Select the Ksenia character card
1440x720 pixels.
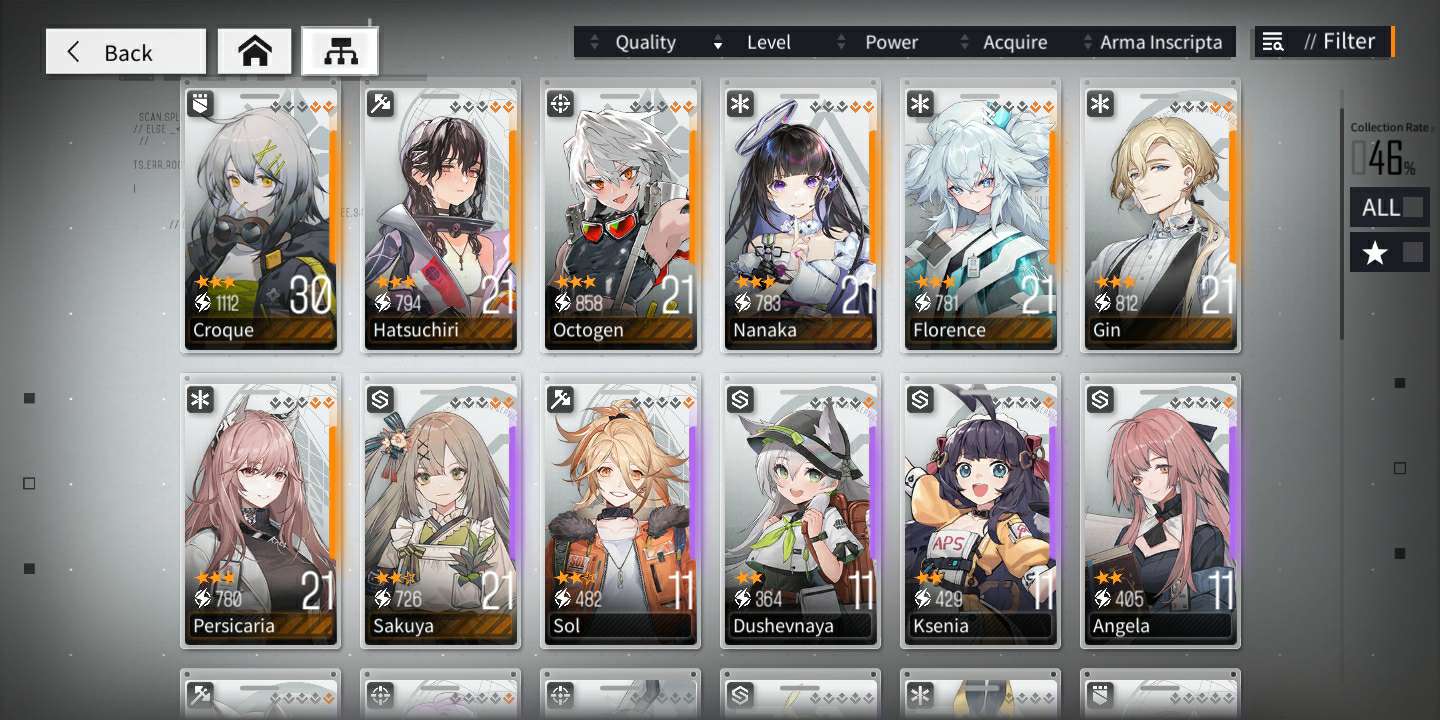(980, 510)
